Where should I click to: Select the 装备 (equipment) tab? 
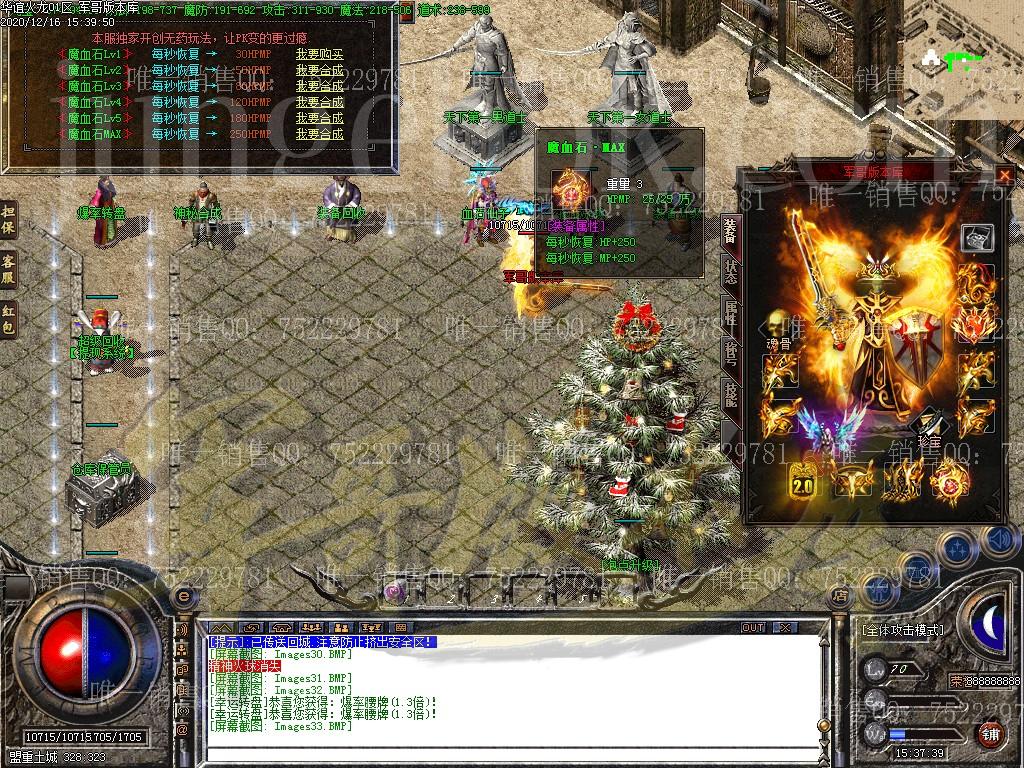tap(729, 231)
